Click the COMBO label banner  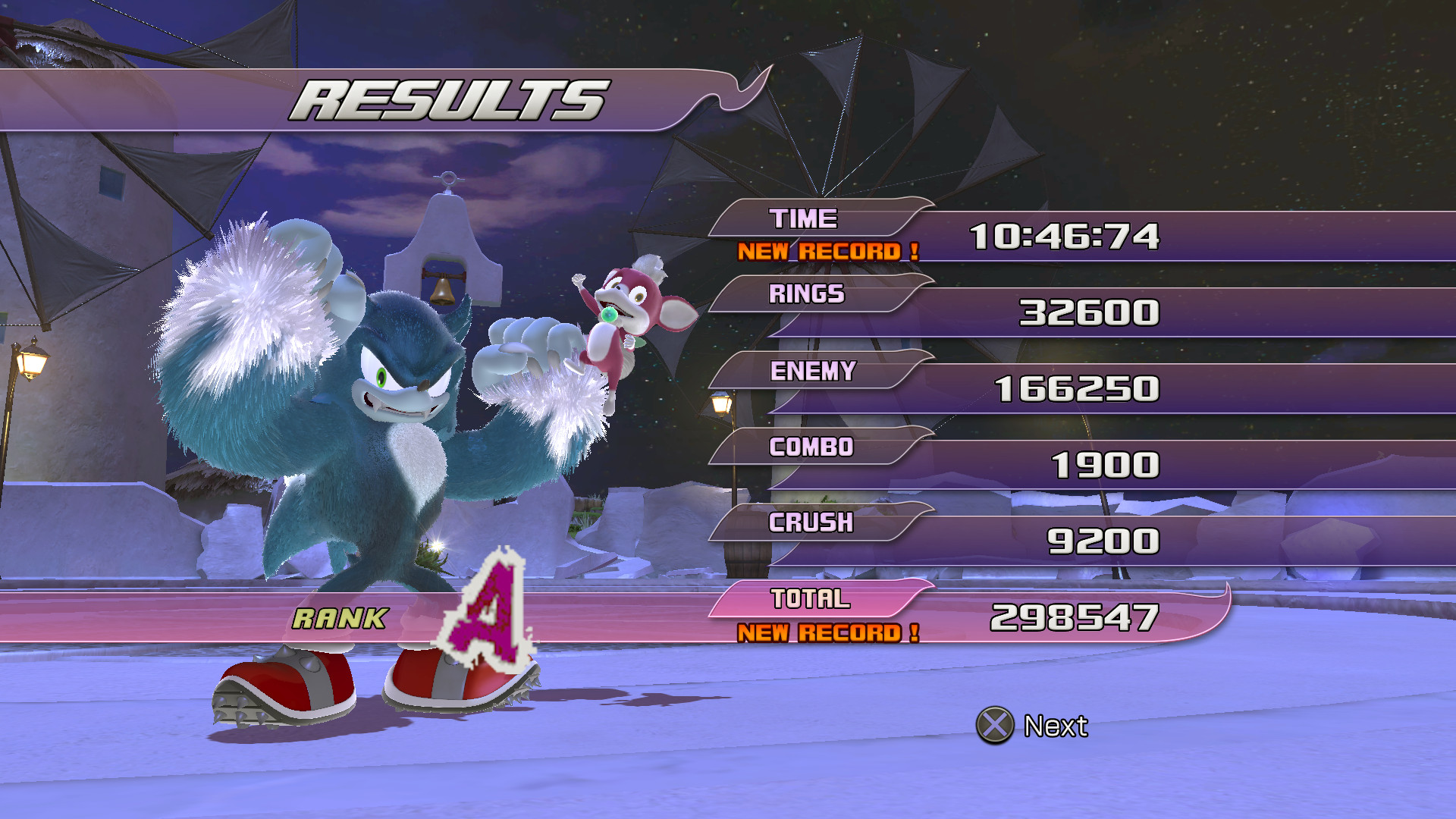810,448
